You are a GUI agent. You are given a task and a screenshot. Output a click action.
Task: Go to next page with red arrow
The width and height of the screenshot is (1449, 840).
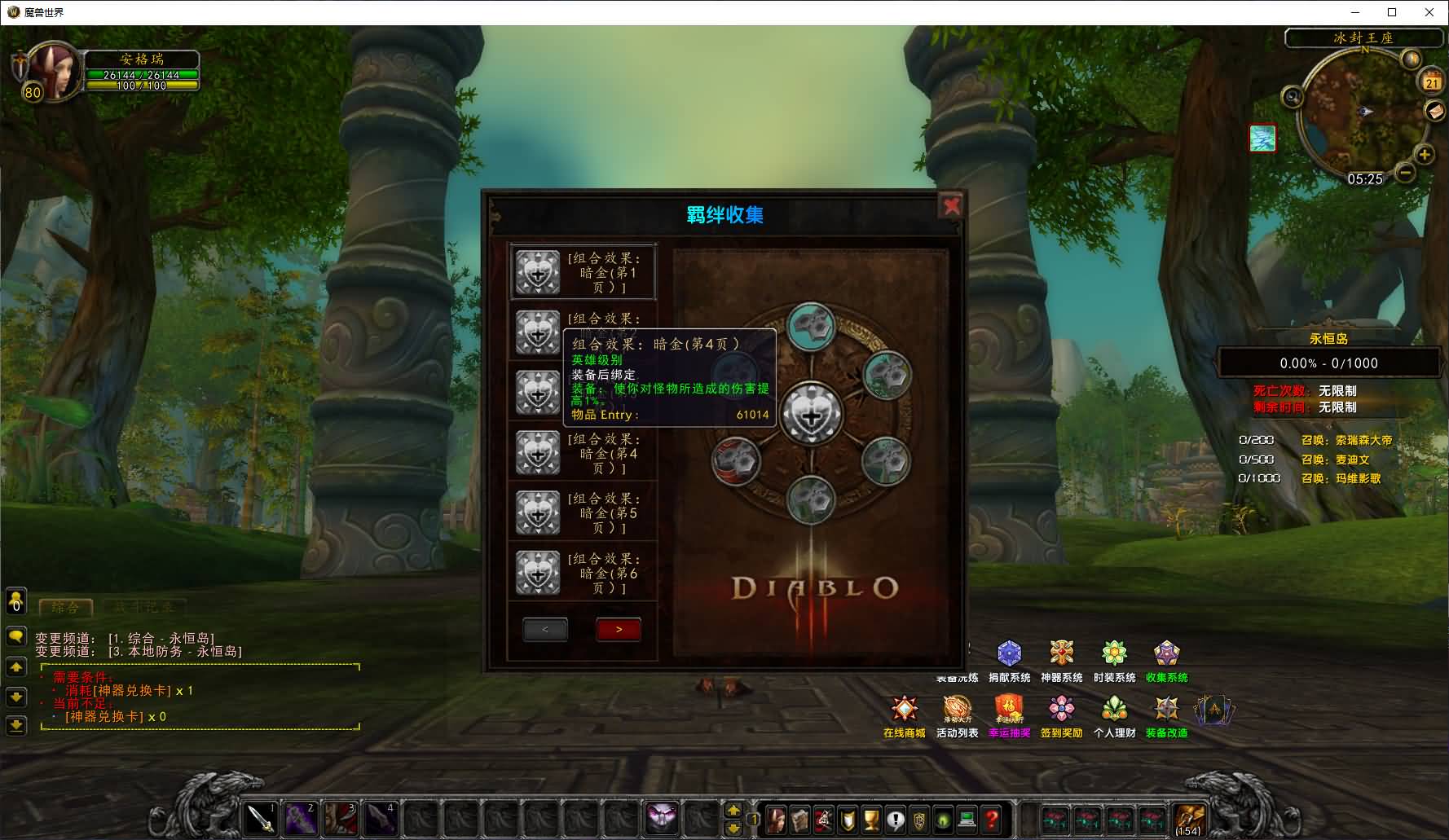pos(619,629)
